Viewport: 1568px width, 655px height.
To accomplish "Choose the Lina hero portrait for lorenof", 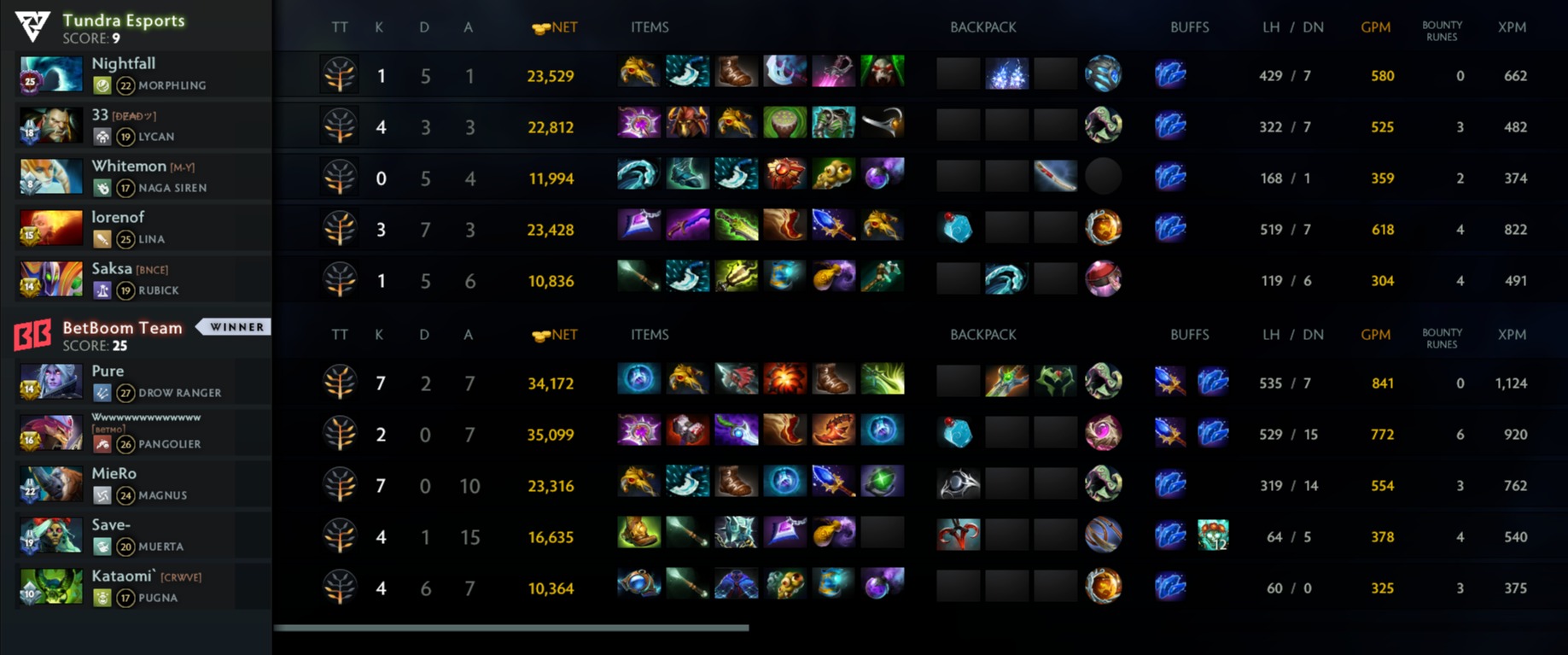I will 50,228.
